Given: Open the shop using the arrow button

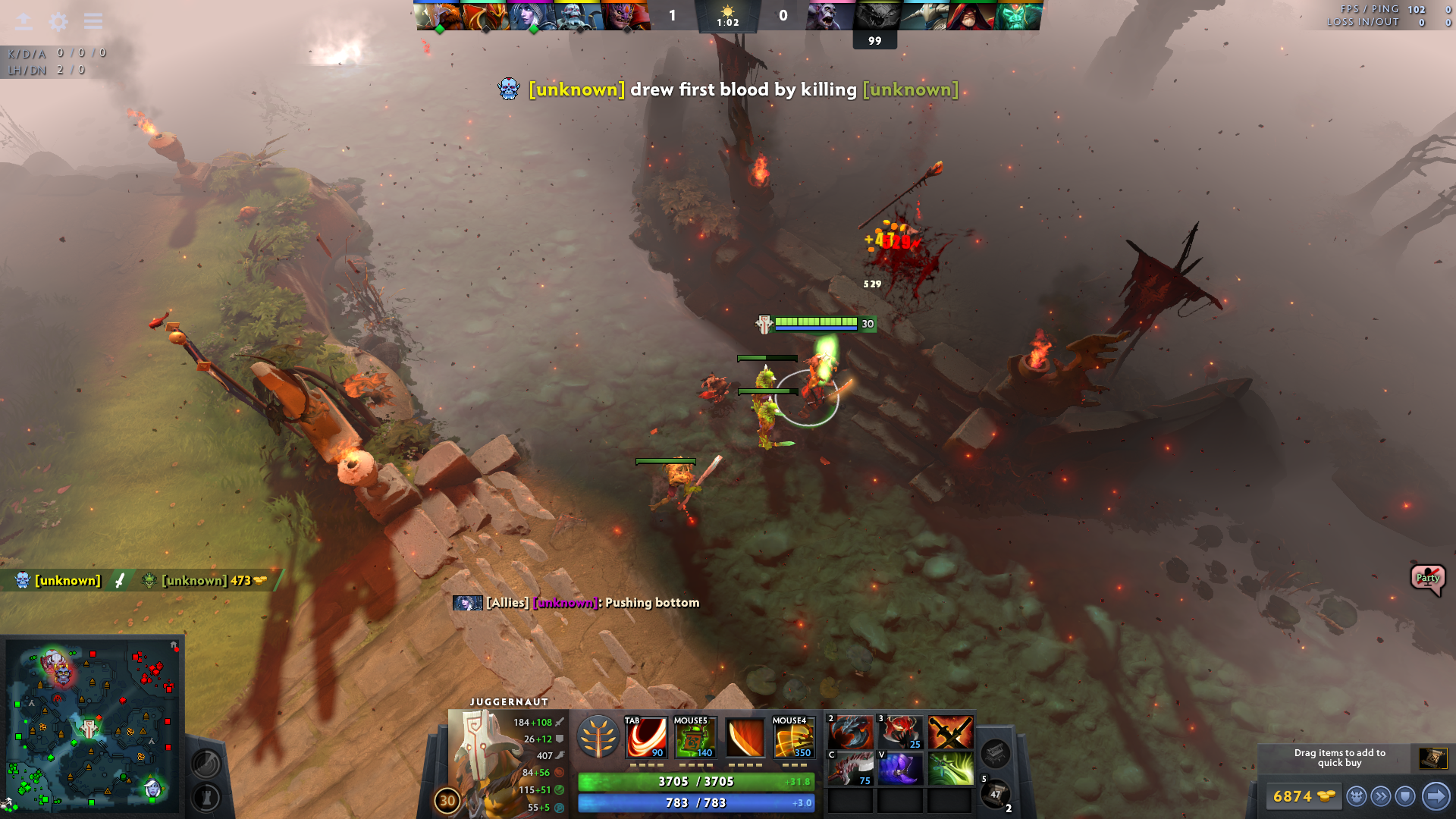Looking at the screenshot, I should pos(1436,796).
